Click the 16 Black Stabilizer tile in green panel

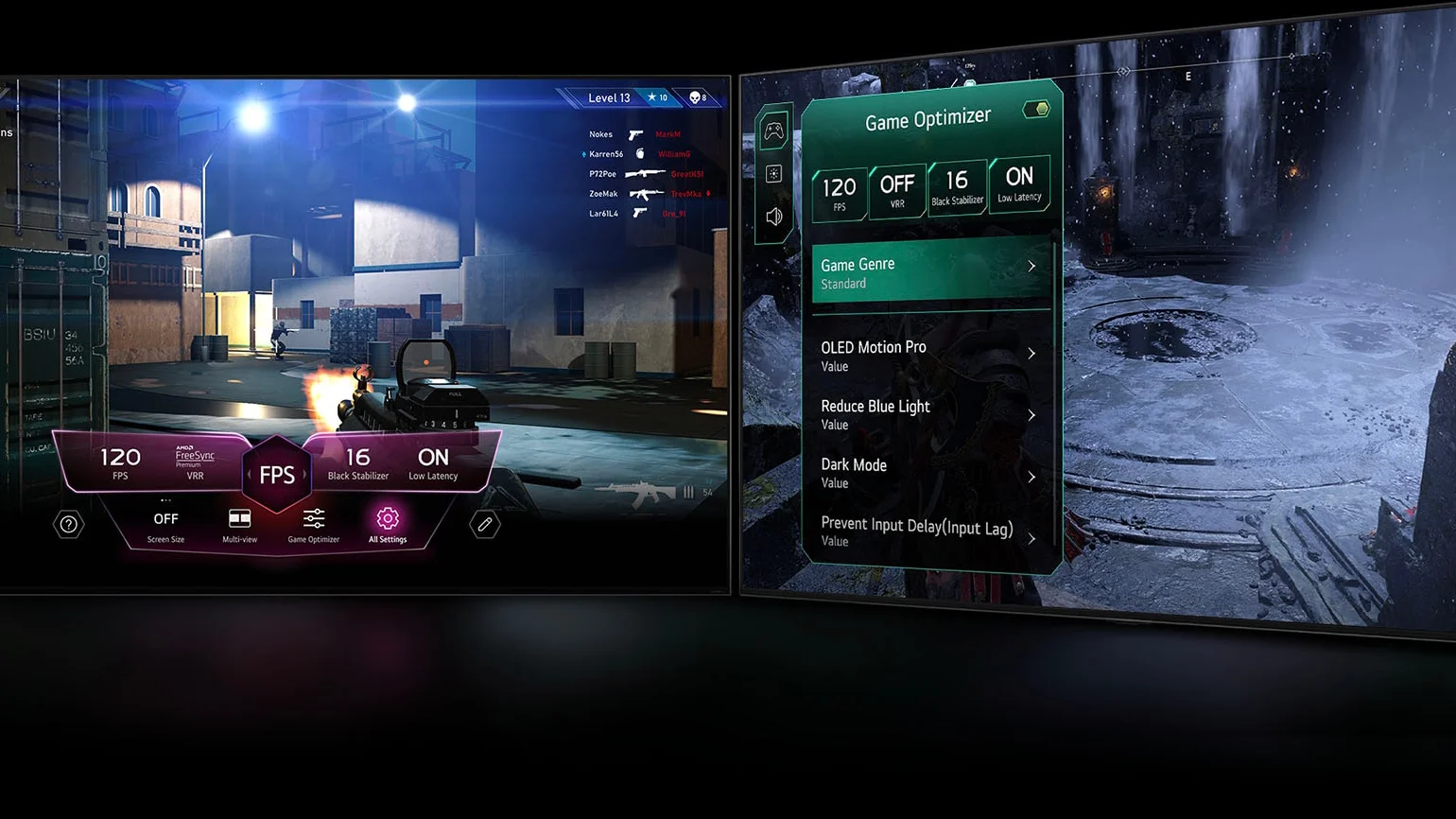(x=957, y=187)
